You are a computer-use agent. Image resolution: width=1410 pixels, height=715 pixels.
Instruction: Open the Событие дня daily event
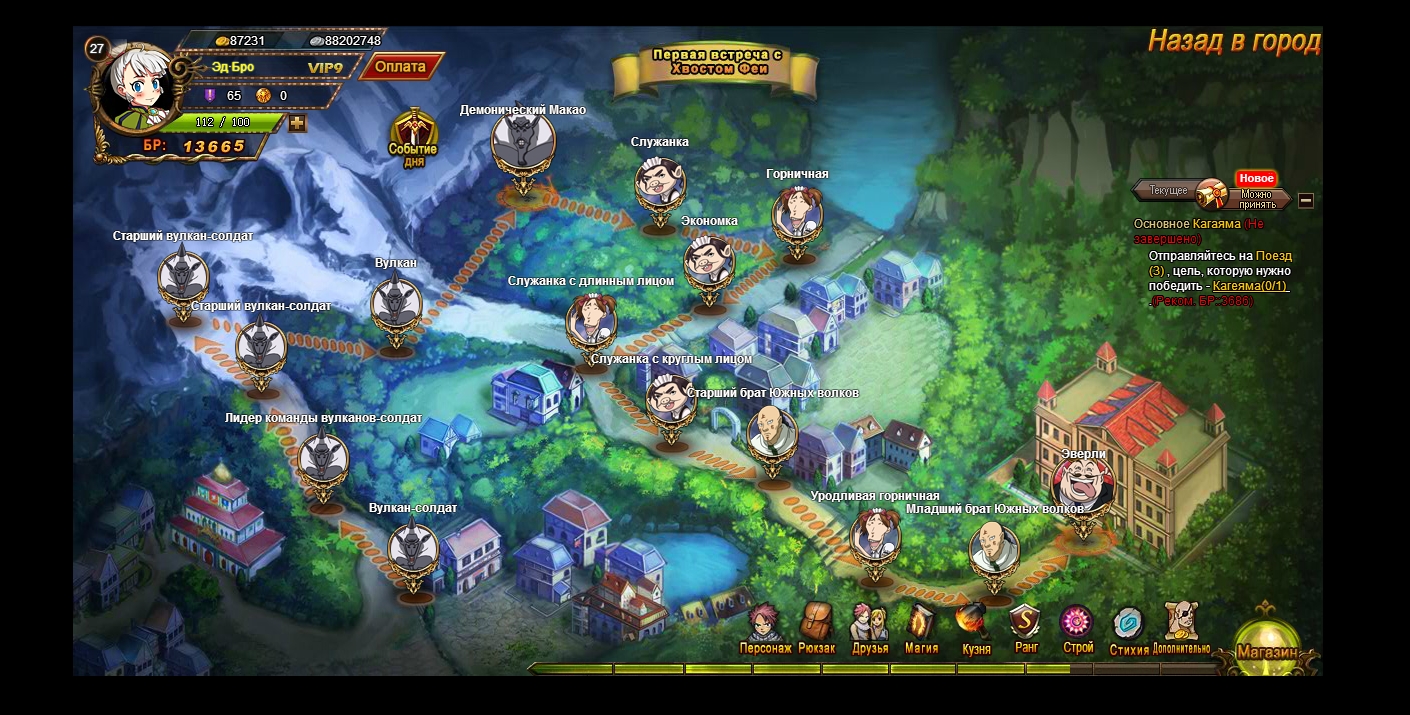413,139
